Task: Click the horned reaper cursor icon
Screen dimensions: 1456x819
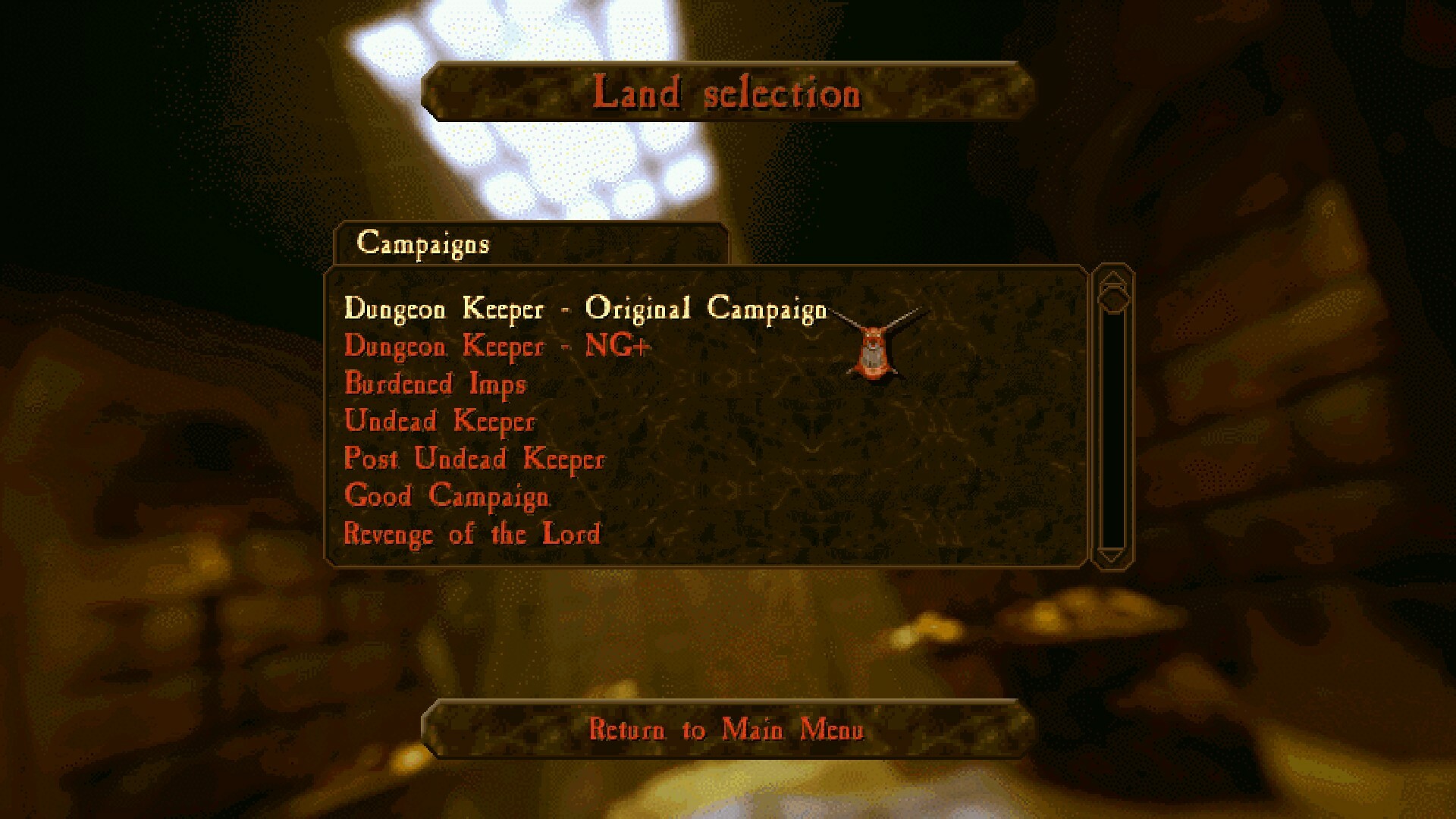Action: tap(874, 349)
